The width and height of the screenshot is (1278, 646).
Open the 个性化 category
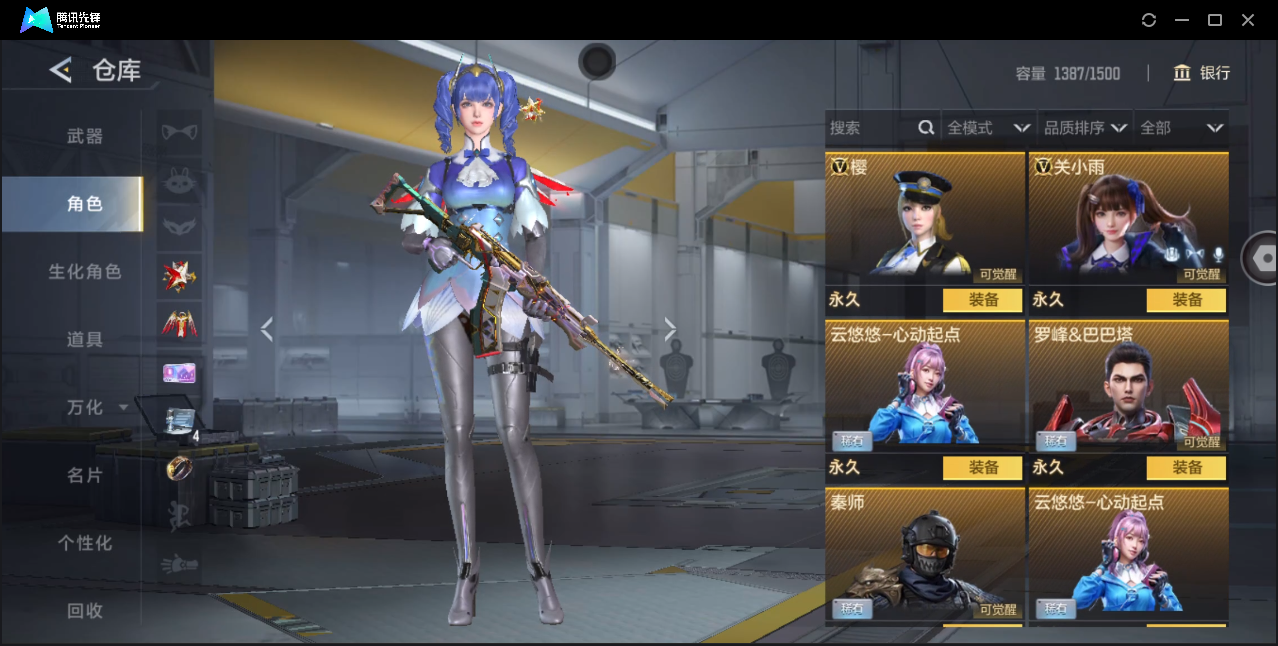click(x=85, y=543)
